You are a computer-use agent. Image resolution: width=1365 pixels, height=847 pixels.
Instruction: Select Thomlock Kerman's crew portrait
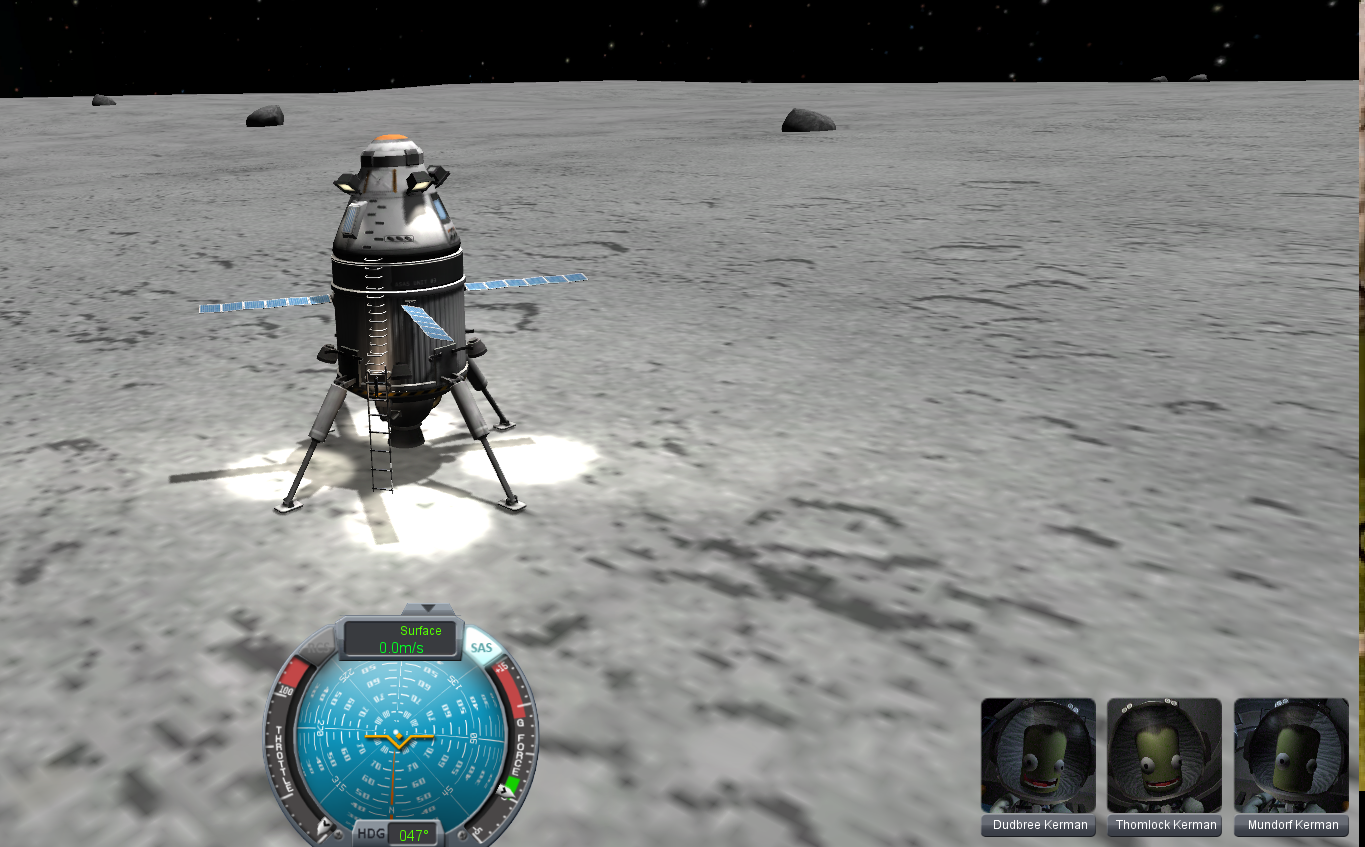tap(1164, 755)
